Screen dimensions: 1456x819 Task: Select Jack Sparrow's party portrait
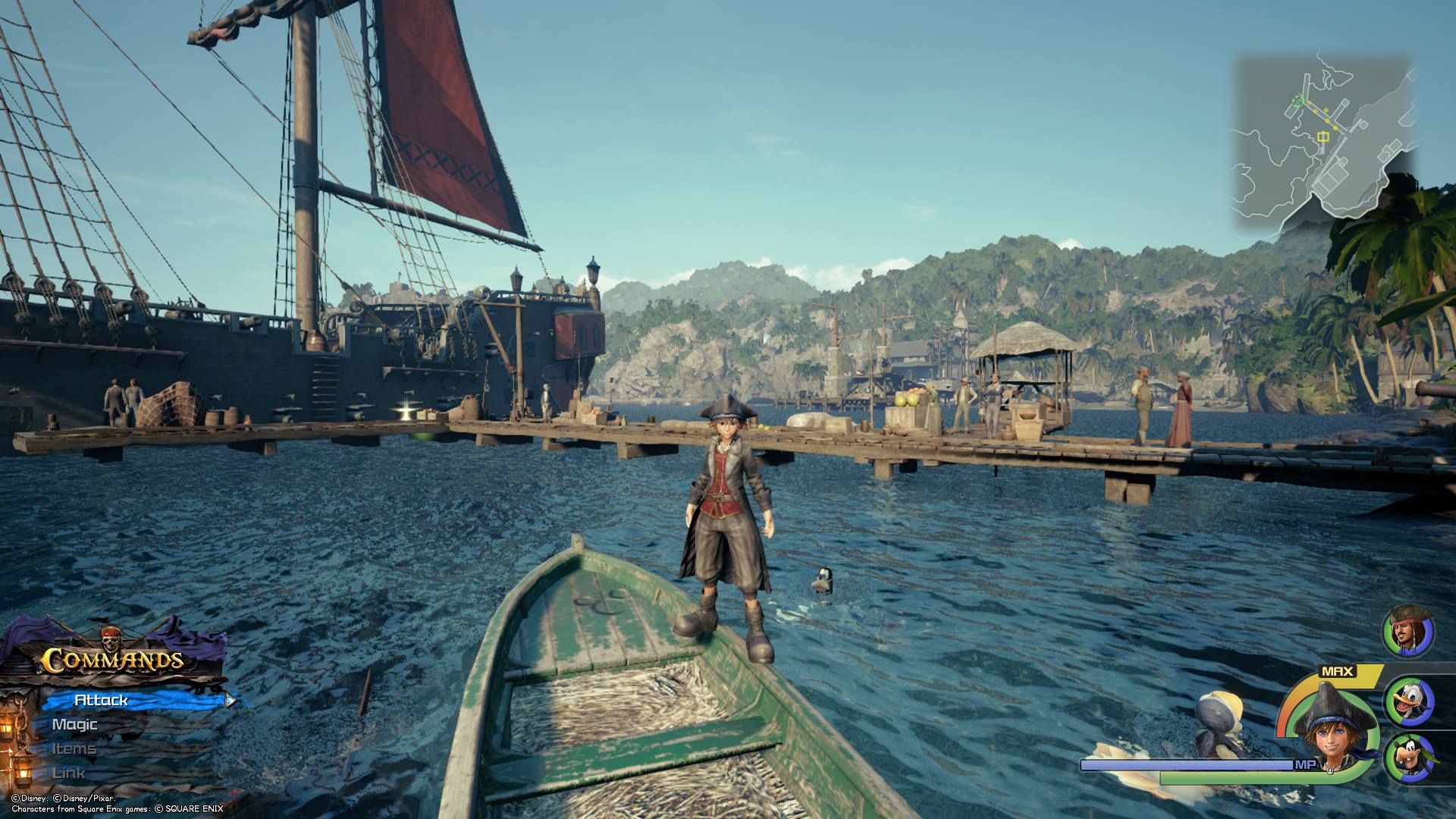click(x=1409, y=632)
